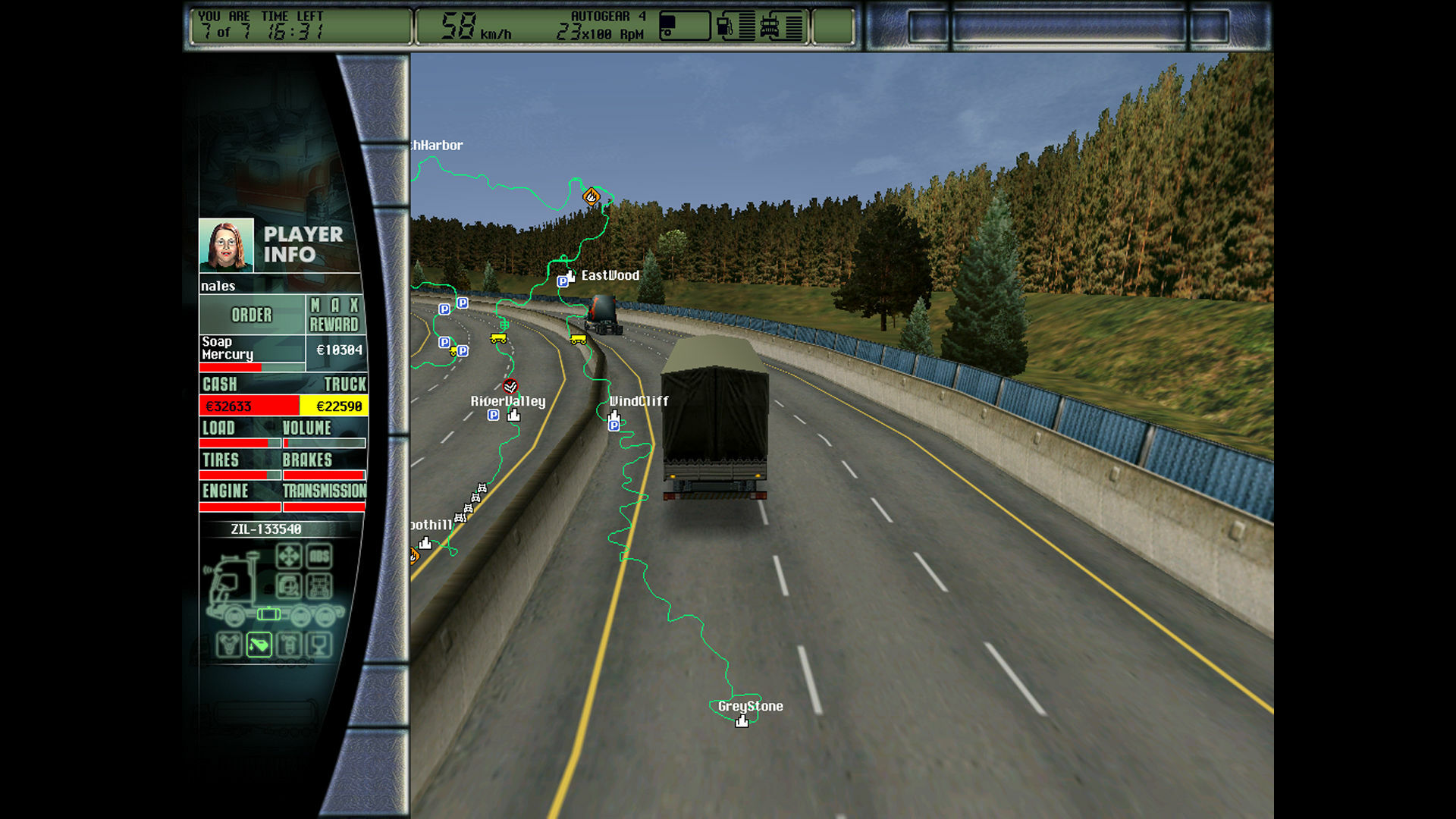This screenshot has height=819, width=1456.
Task: Click the ABS system icon on truck panel
Action: tap(320, 557)
